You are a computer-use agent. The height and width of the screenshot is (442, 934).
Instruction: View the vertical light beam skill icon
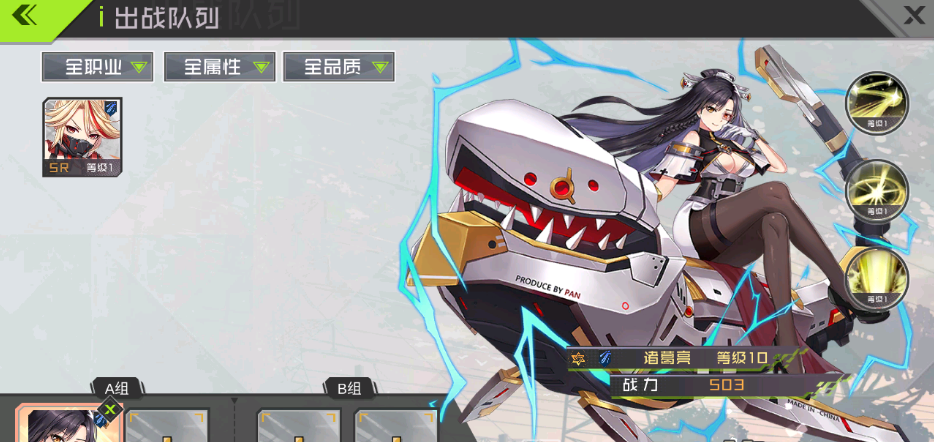tap(877, 277)
